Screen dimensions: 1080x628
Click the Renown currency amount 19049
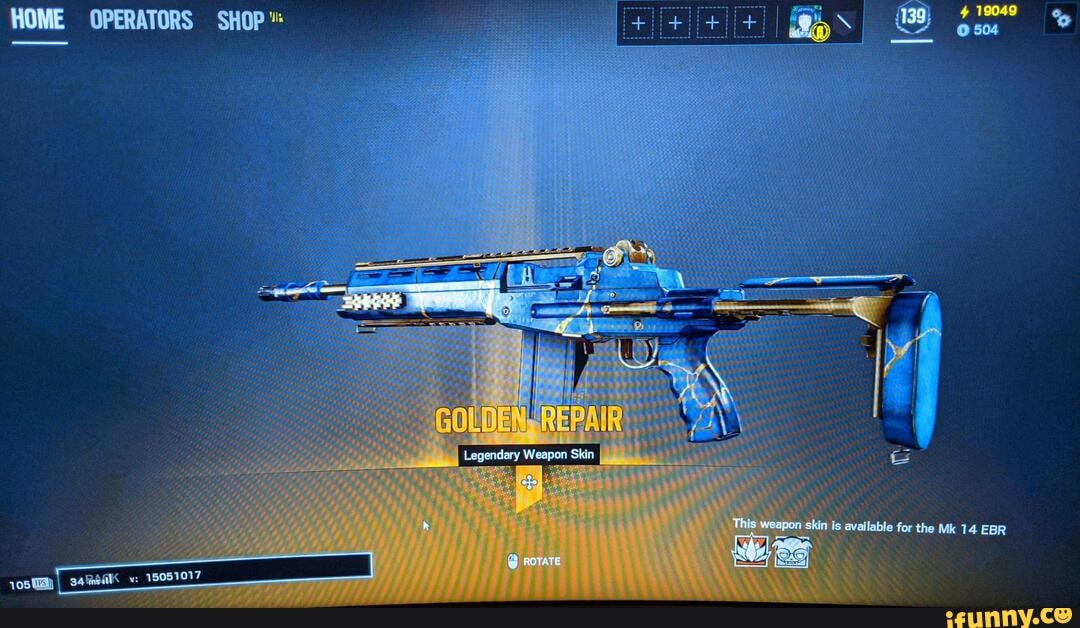click(x=995, y=11)
